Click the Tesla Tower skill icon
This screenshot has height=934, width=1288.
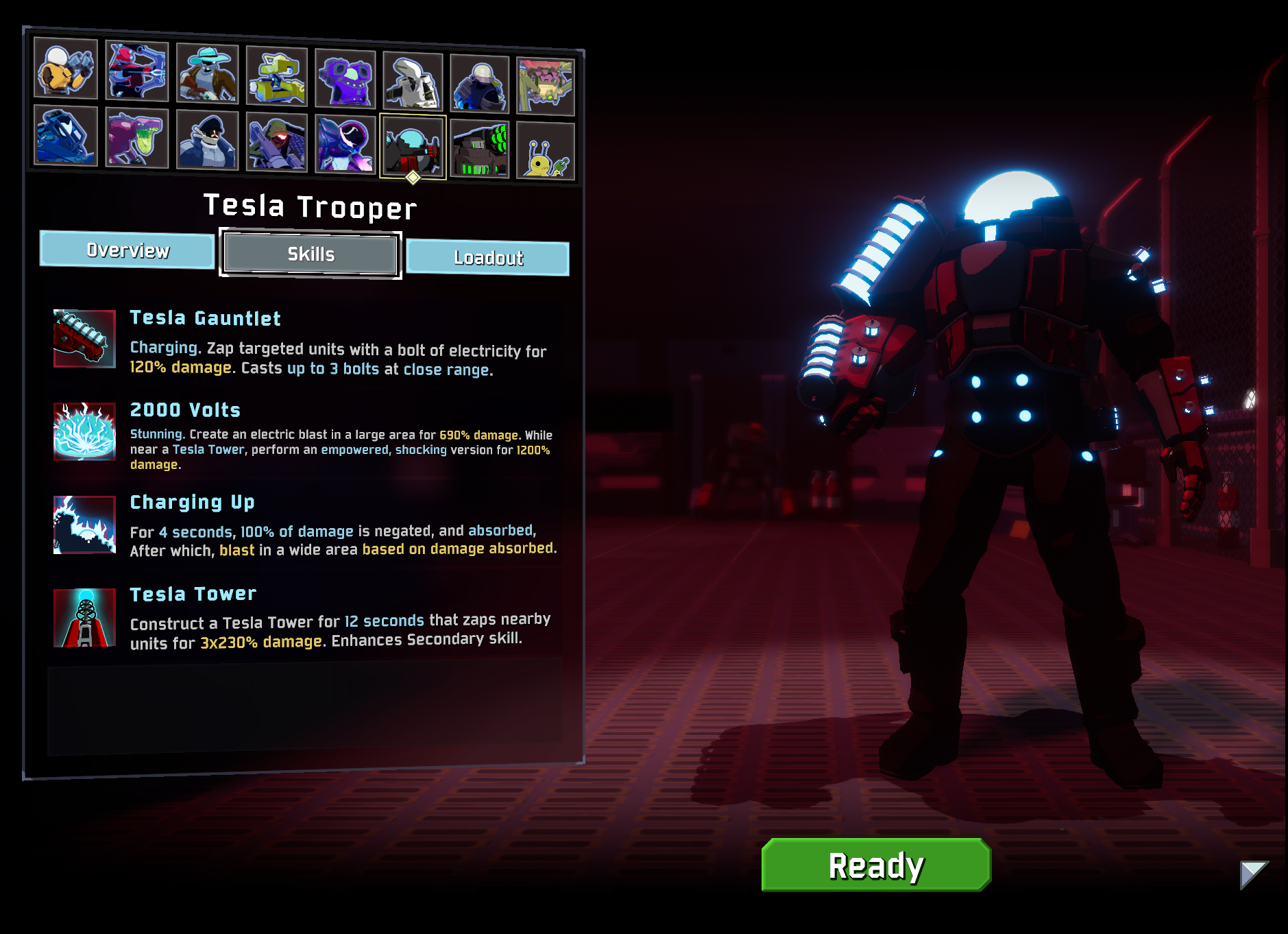[x=84, y=617]
